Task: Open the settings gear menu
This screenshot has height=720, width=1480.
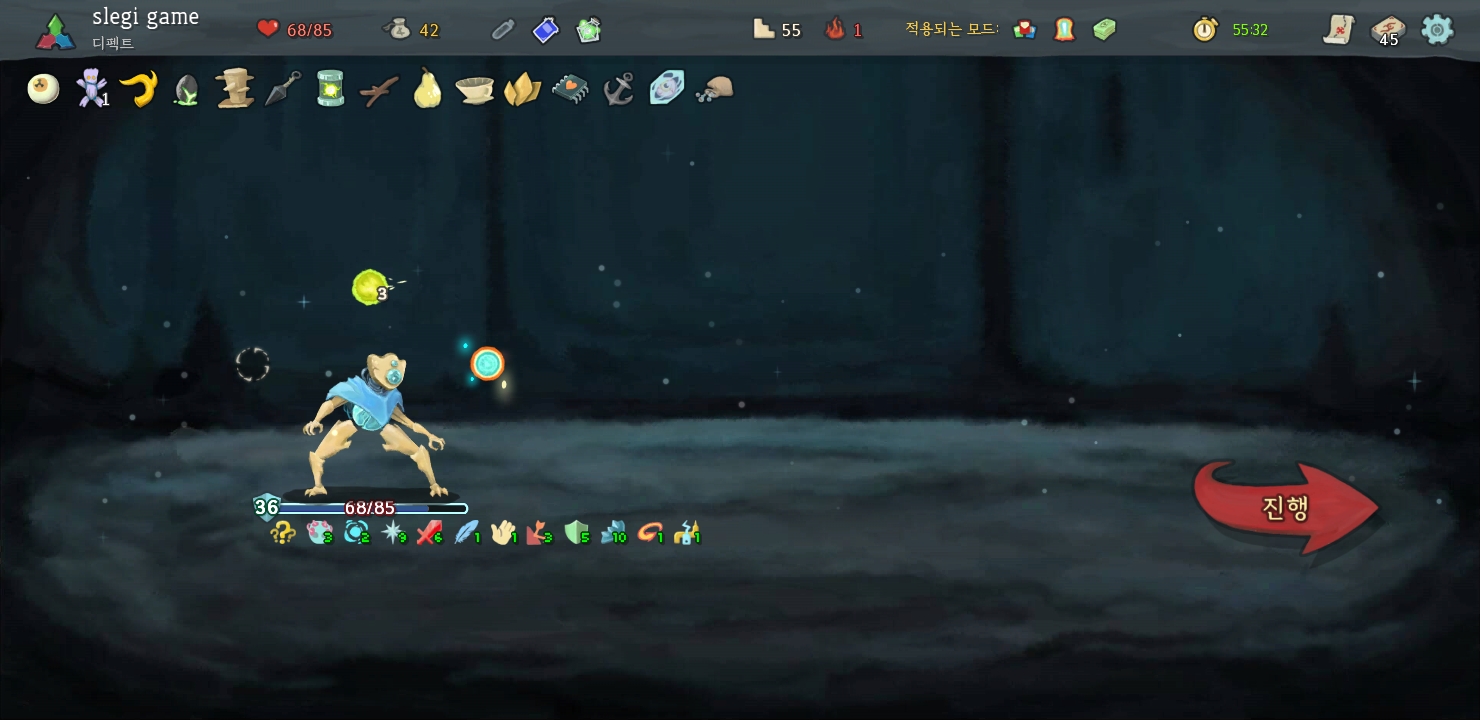Action: point(1437,29)
